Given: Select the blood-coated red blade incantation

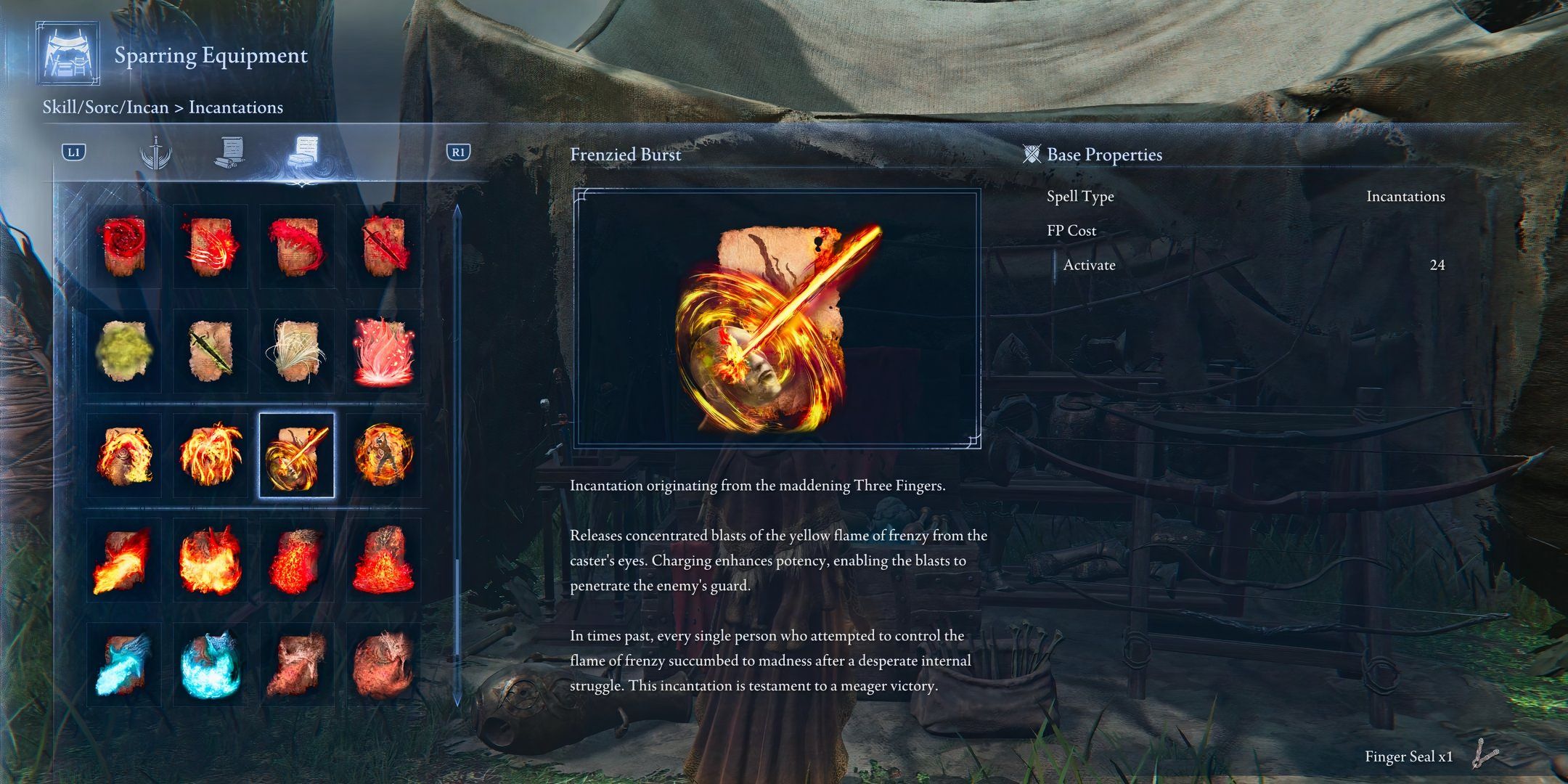Looking at the screenshot, I should (383, 247).
